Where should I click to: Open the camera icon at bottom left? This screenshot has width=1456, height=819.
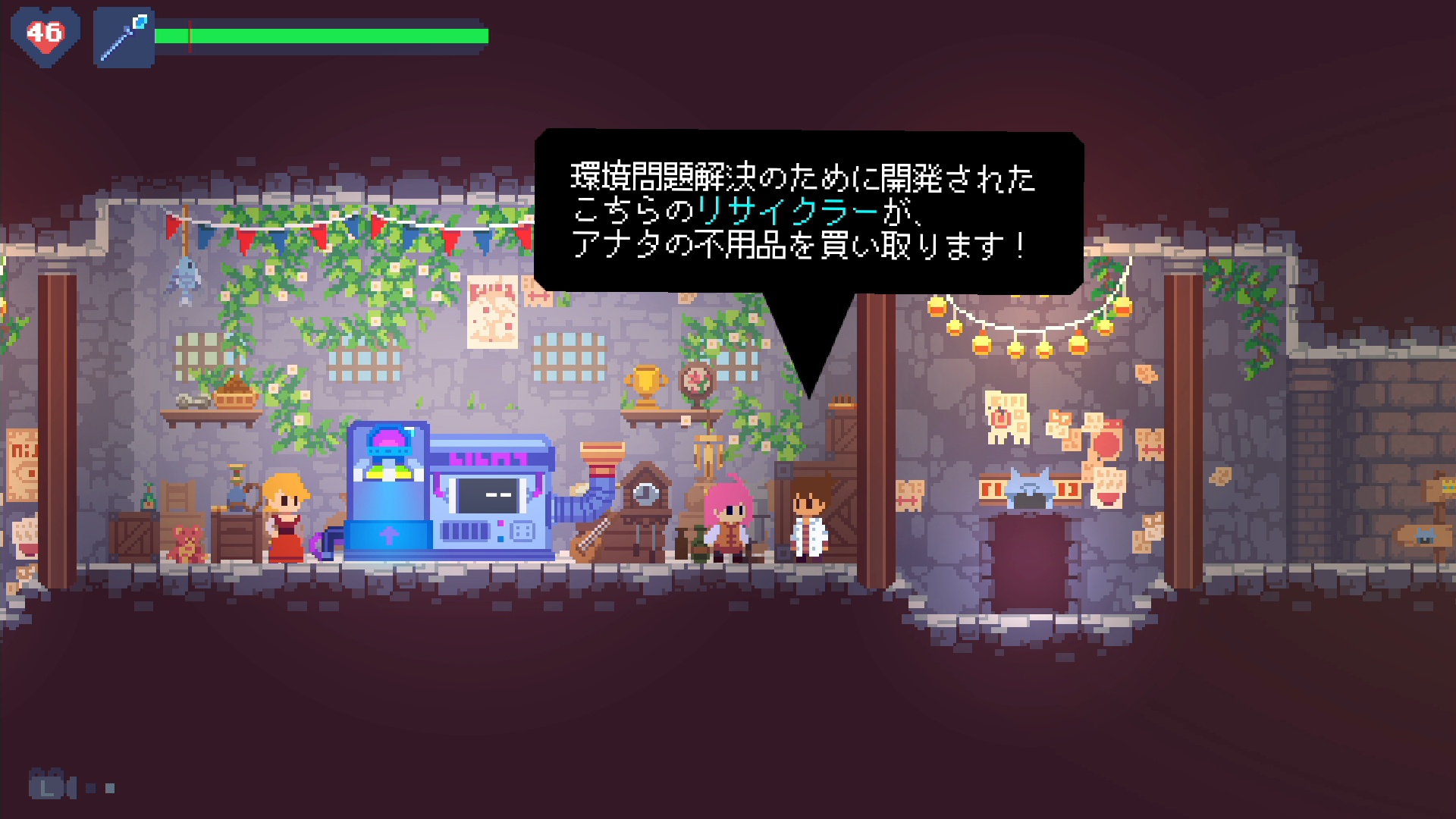click(x=47, y=786)
